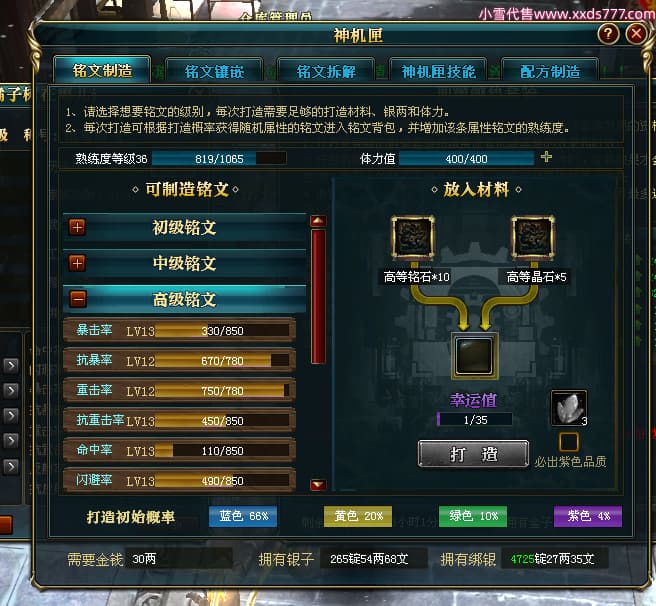Open the 神机匣技能 tab
The height and width of the screenshot is (606, 656).
(x=439, y=71)
